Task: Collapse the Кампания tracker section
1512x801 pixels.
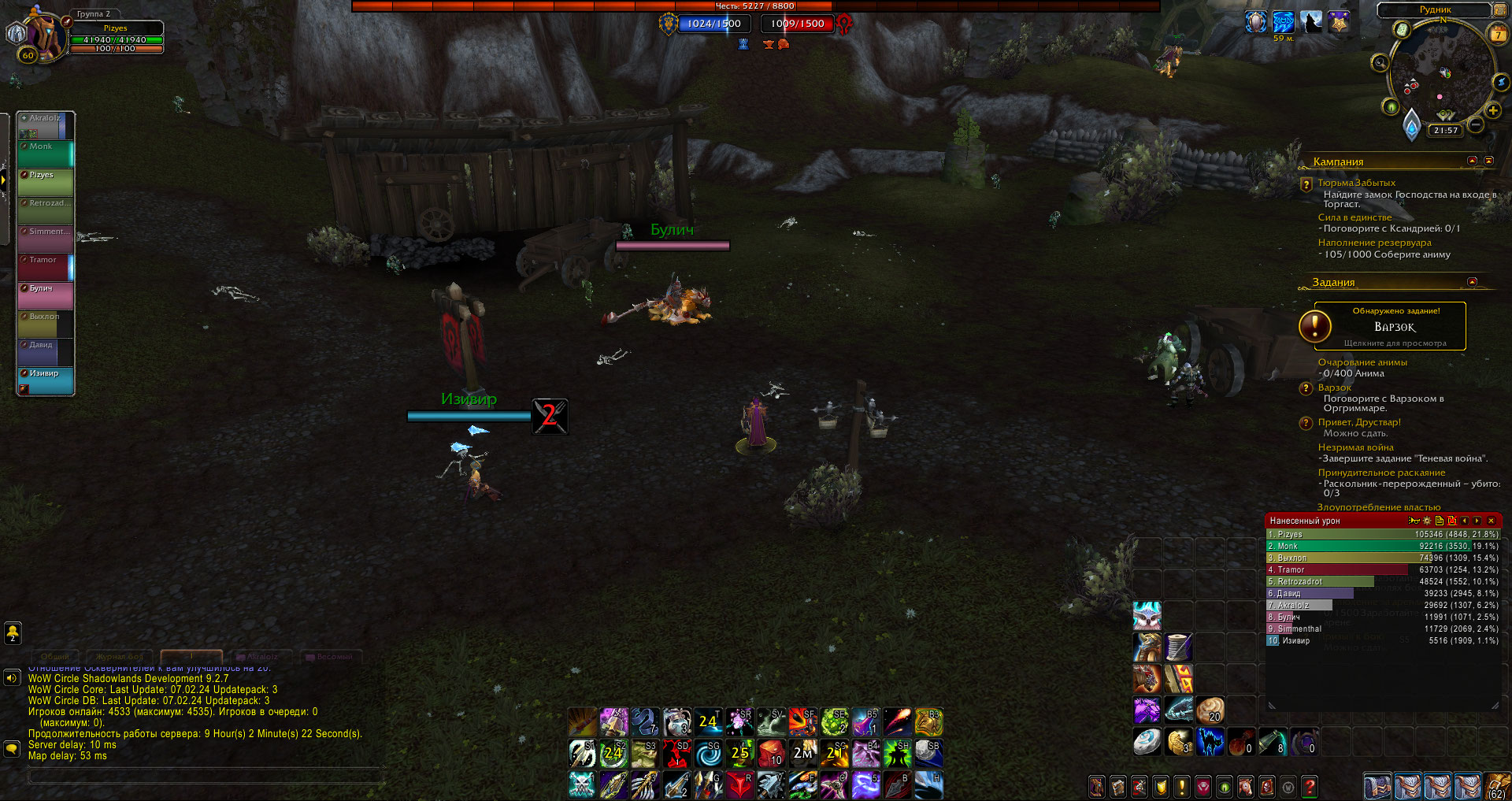Action: pyautogui.click(x=1472, y=161)
